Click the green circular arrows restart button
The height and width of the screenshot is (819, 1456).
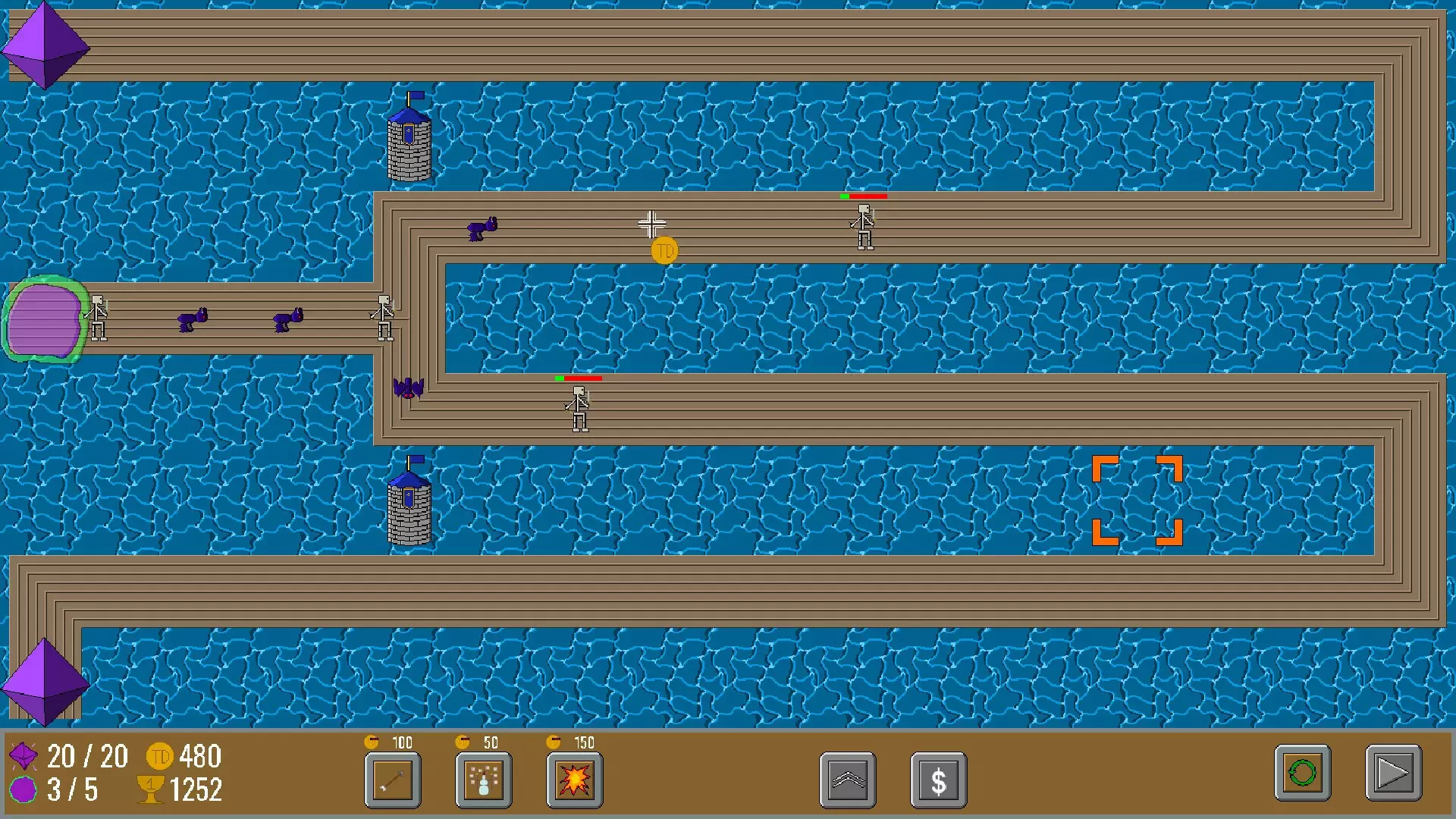[1302, 773]
